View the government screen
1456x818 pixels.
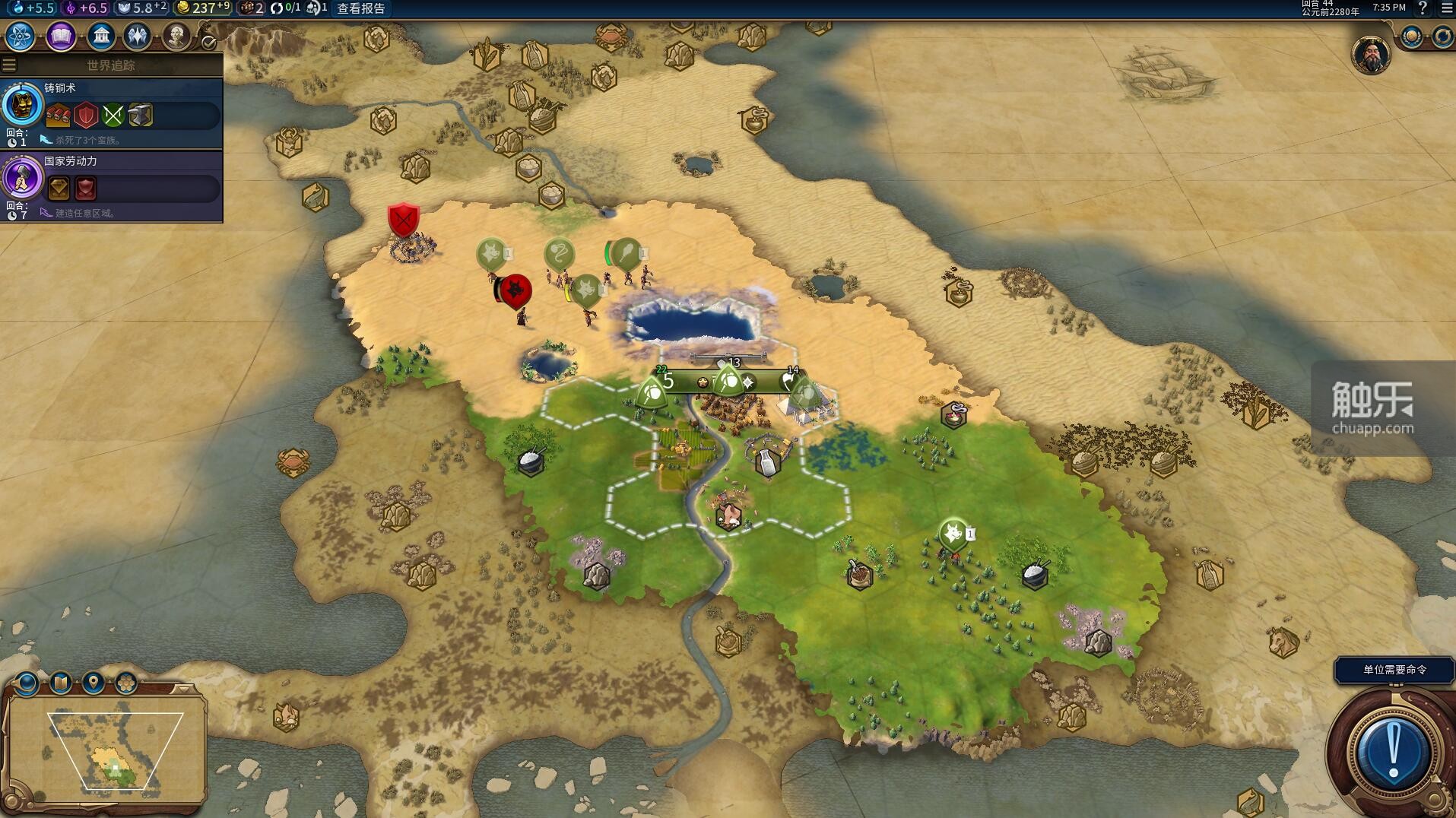click(100, 36)
